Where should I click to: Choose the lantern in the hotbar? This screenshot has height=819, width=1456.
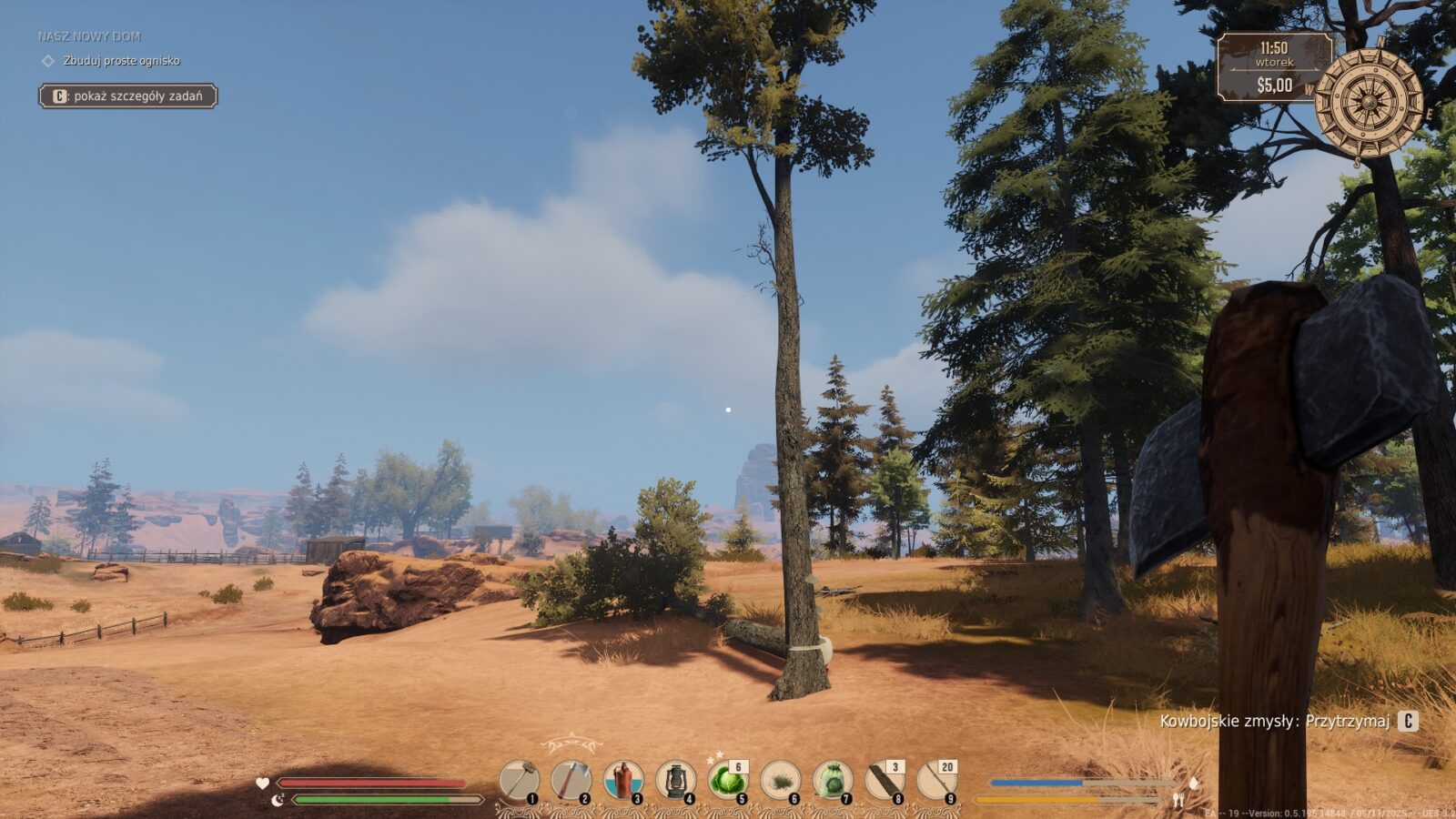coord(676,781)
